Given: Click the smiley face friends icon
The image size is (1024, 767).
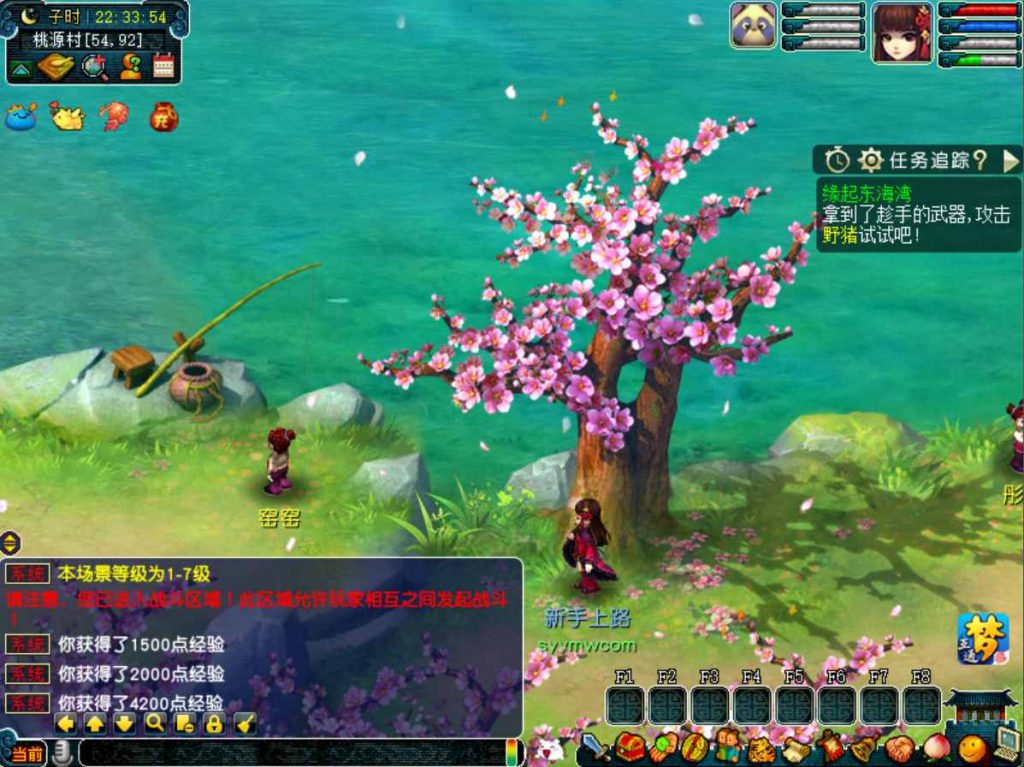Looking at the screenshot, I should point(971,747).
